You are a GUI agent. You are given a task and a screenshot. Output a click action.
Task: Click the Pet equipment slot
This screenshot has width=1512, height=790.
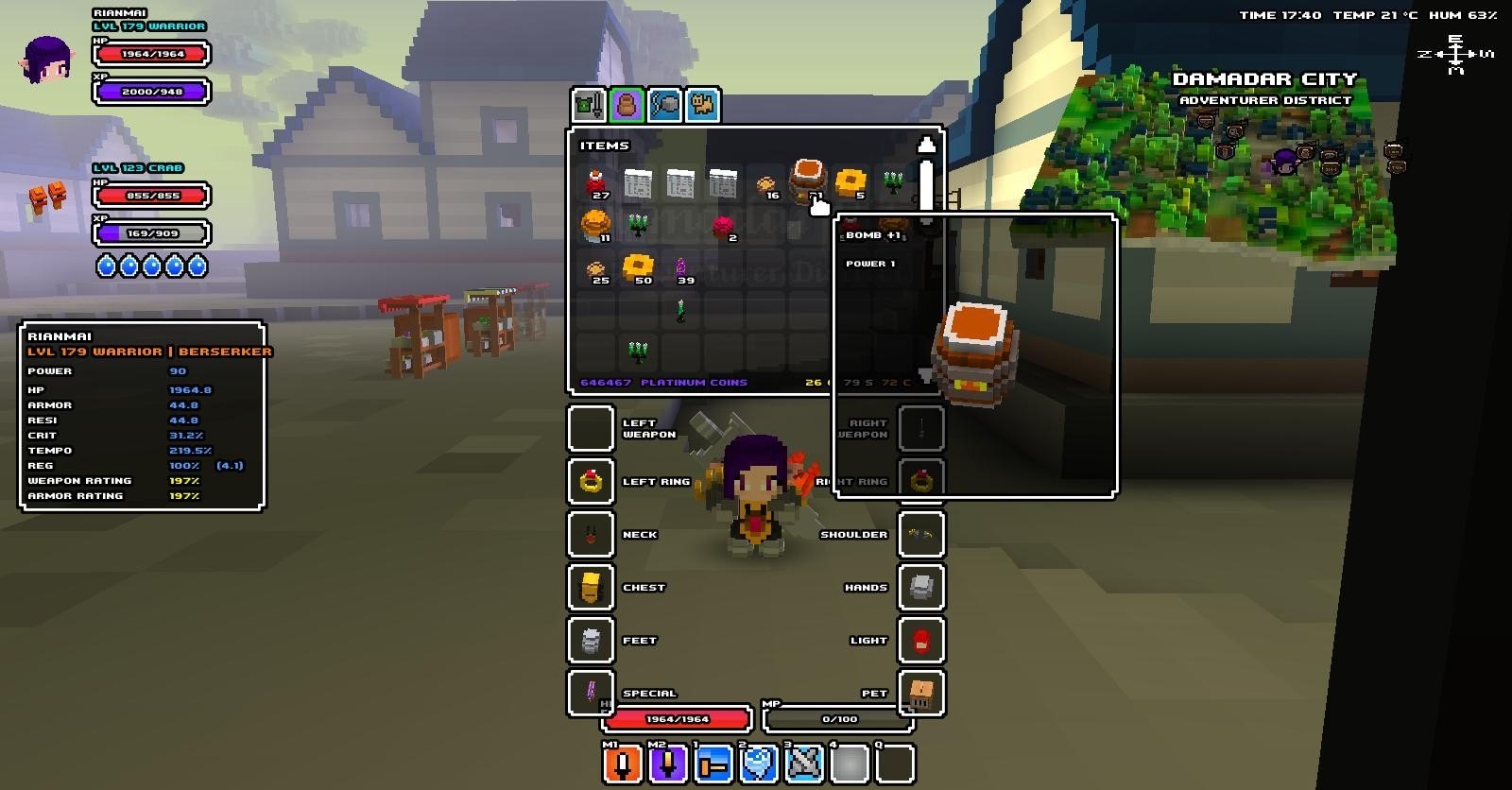(x=920, y=693)
